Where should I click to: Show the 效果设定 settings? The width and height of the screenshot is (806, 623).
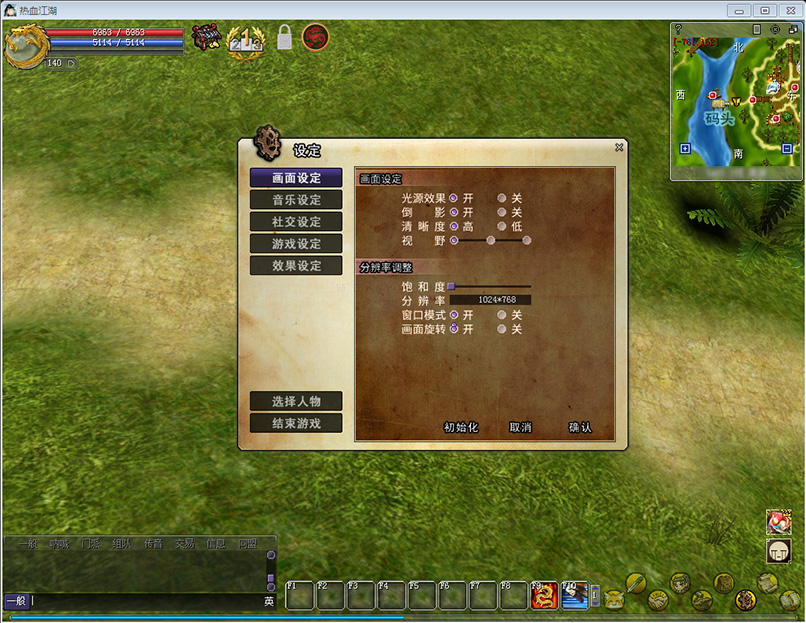[296, 266]
